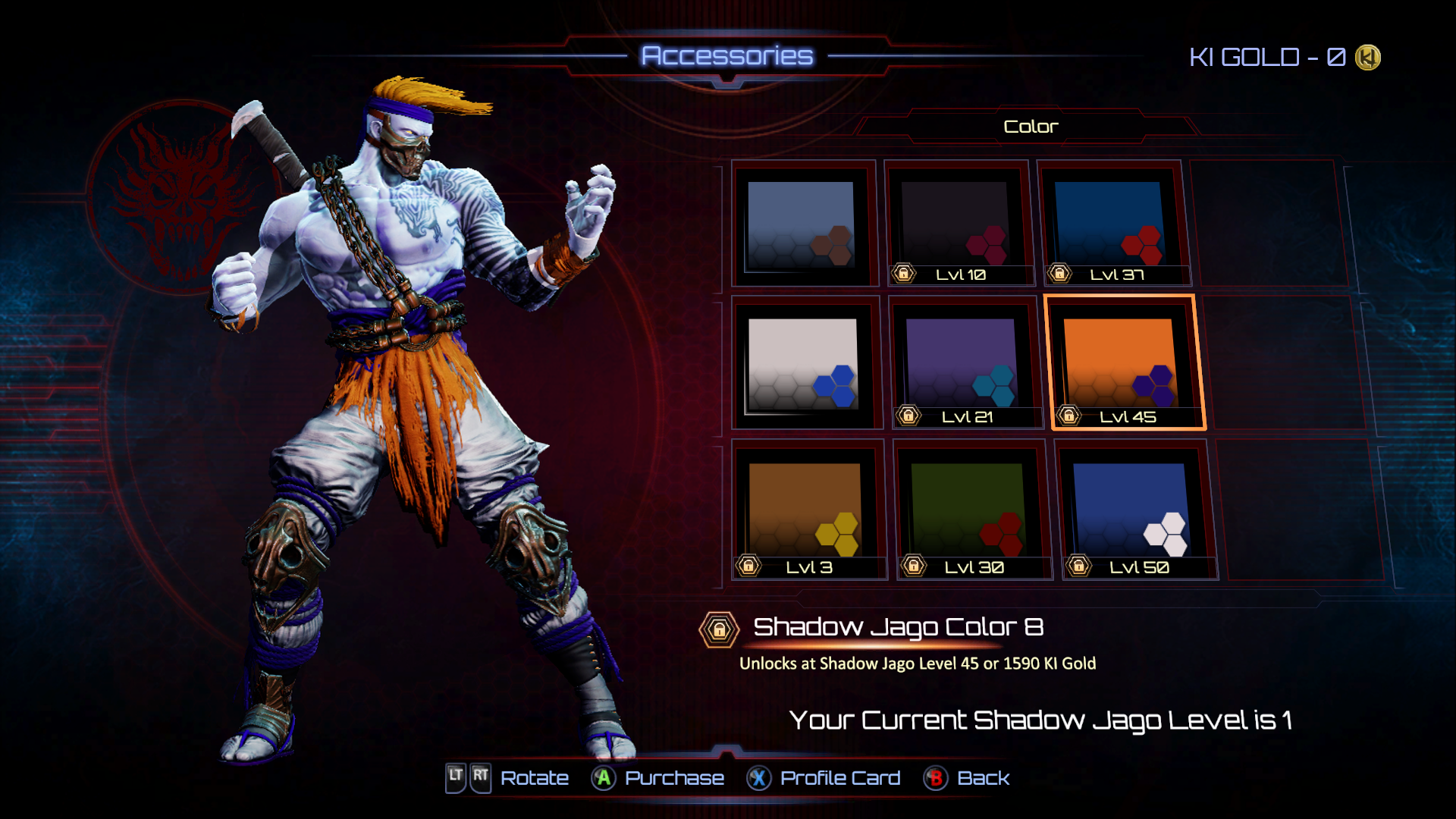Choose the purple Lvl 21 color swatch
This screenshot has height=819, width=1456.
coord(962,364)
